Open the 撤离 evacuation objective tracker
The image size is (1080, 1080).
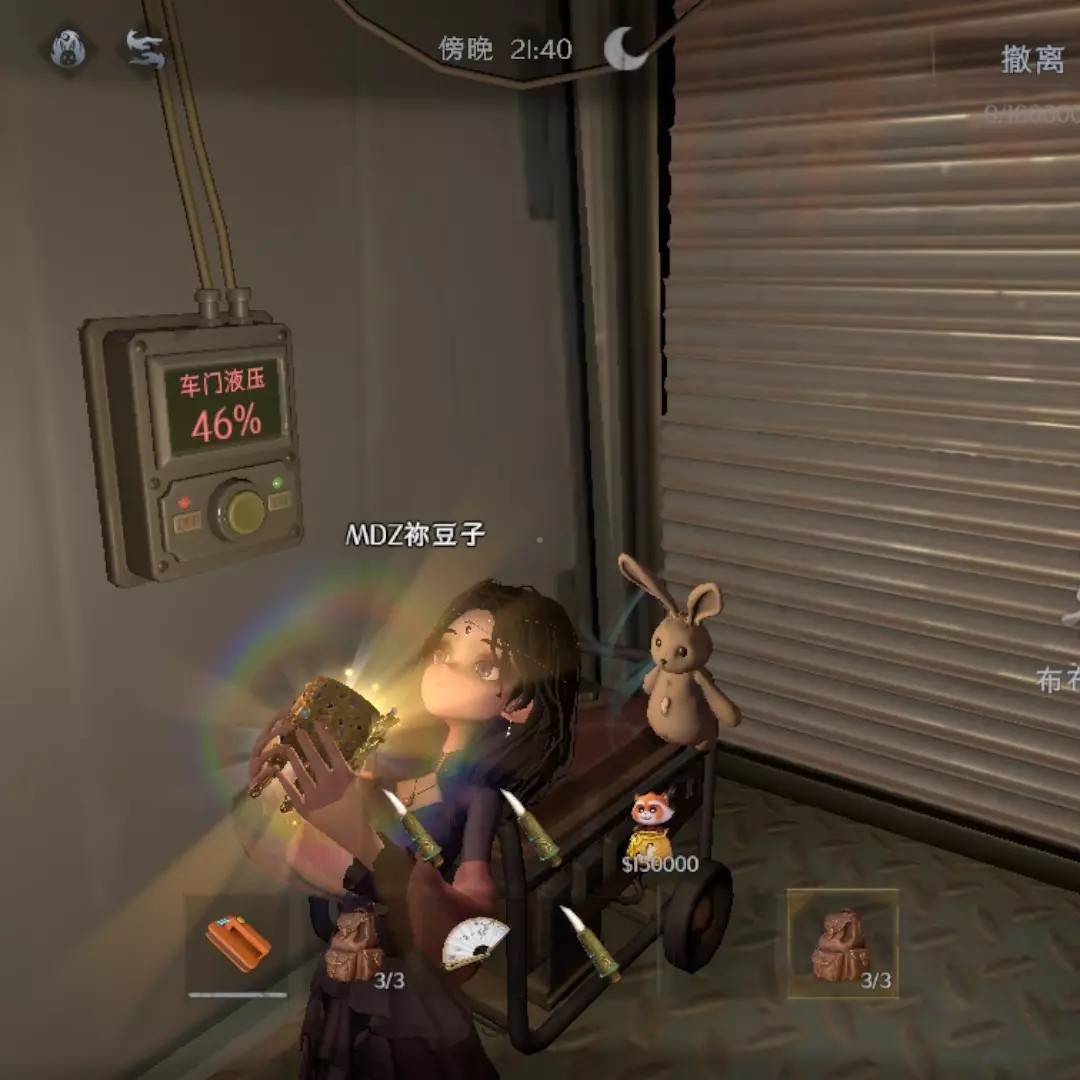coord(1032,60)
